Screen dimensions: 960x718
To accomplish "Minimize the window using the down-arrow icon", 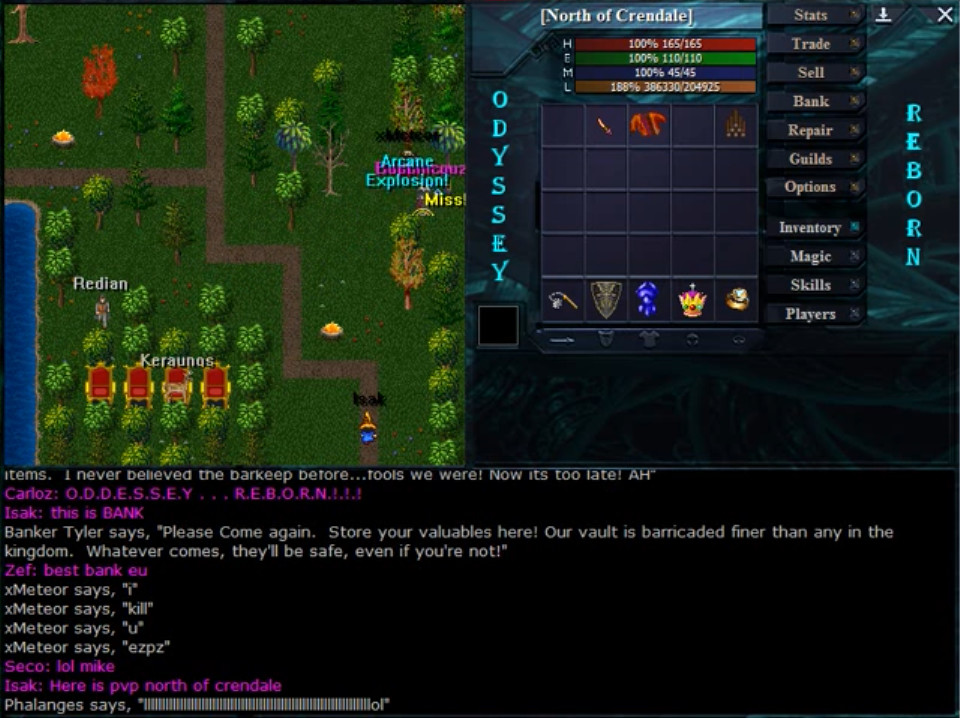I will point(884,15).
